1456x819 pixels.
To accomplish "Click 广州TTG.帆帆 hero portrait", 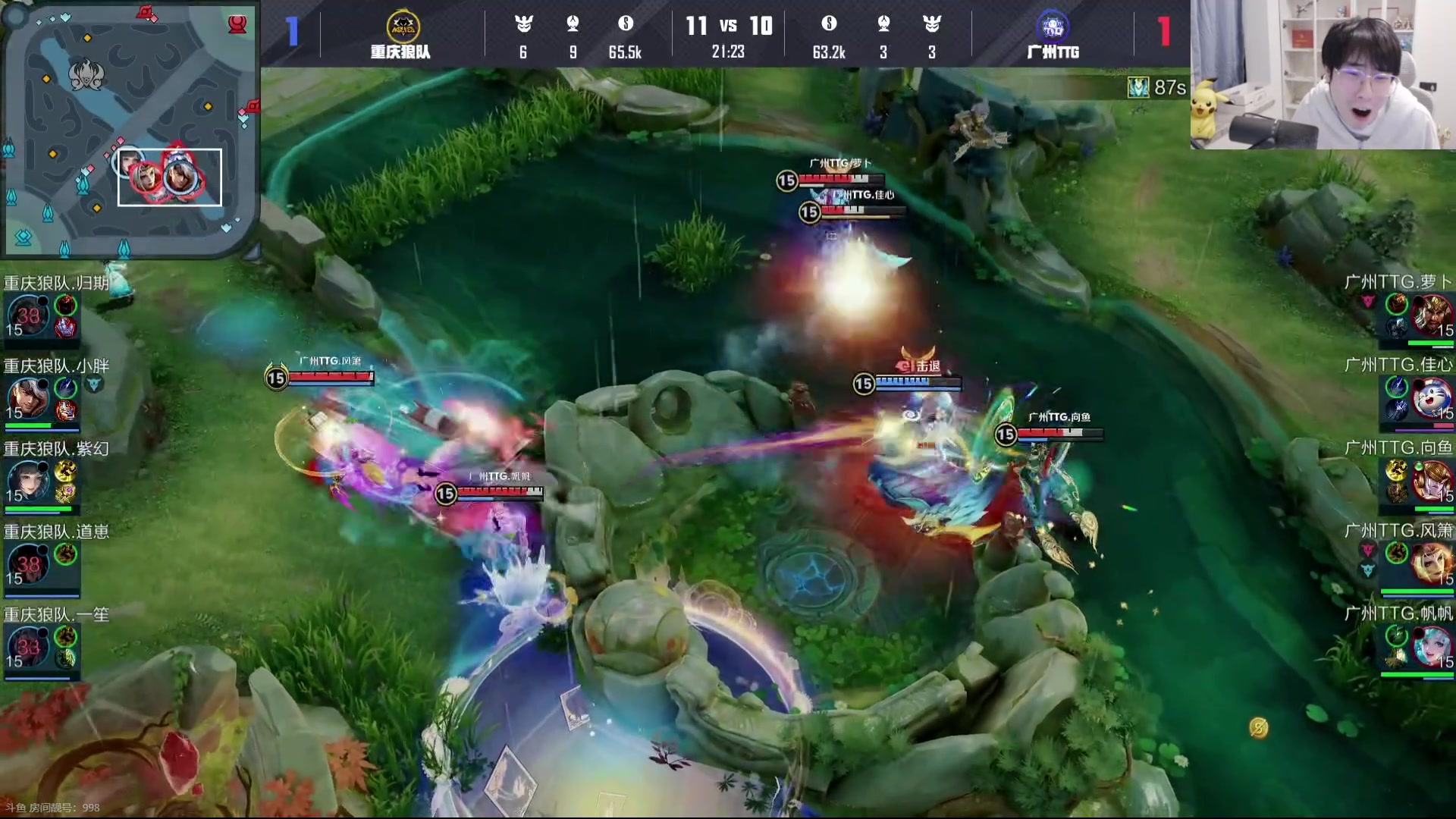I will tap(1432, 646).
